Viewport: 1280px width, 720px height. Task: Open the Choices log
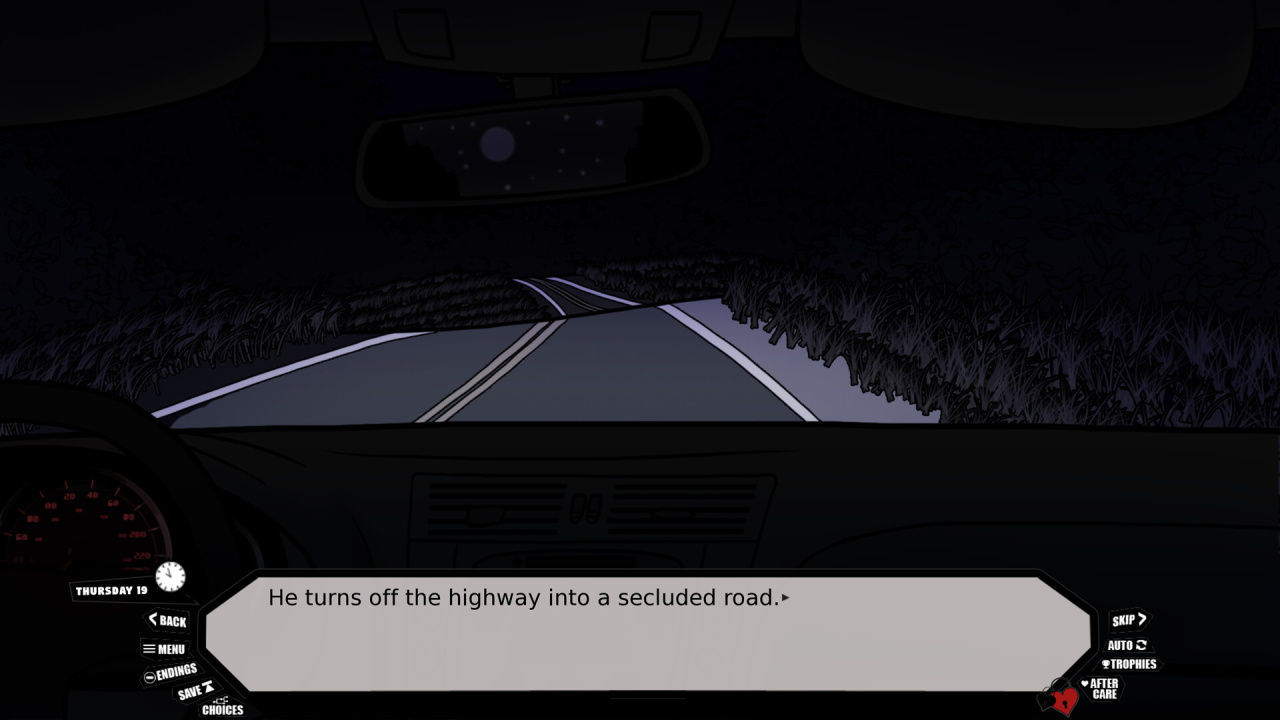pyautogui.click(x=222, y=707)
